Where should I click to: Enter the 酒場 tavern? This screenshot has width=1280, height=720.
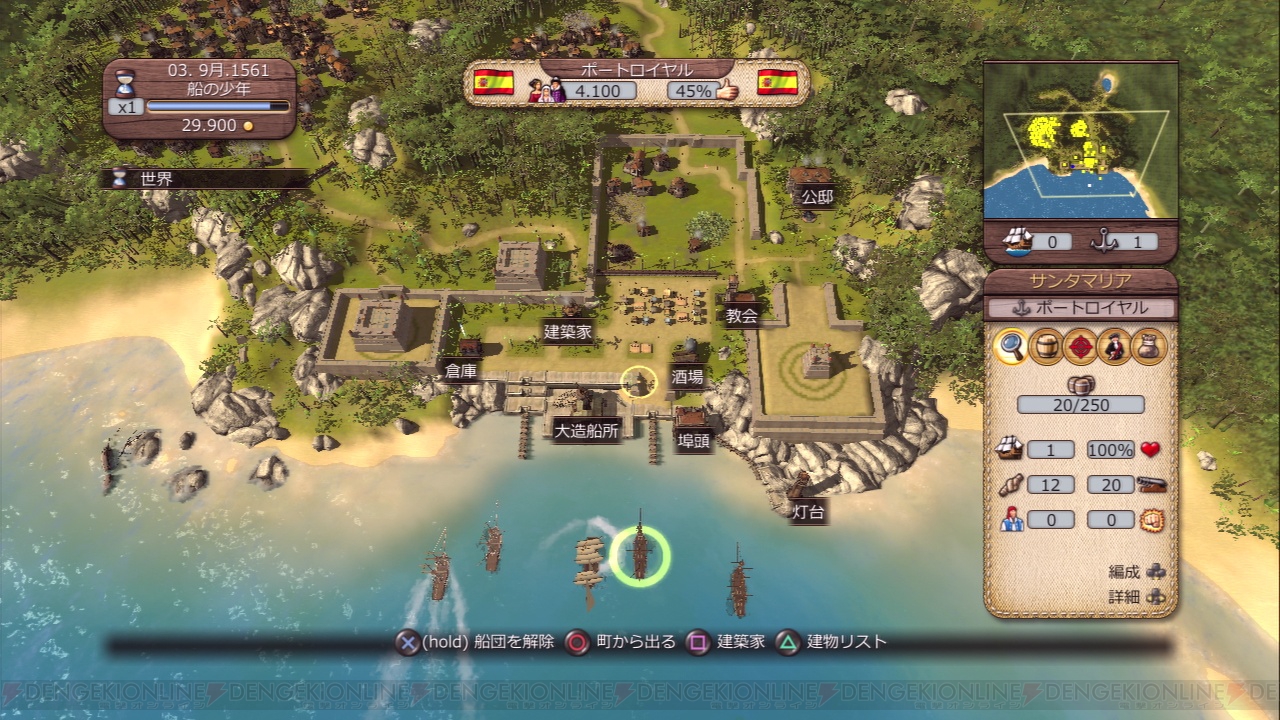pos(687,377)
